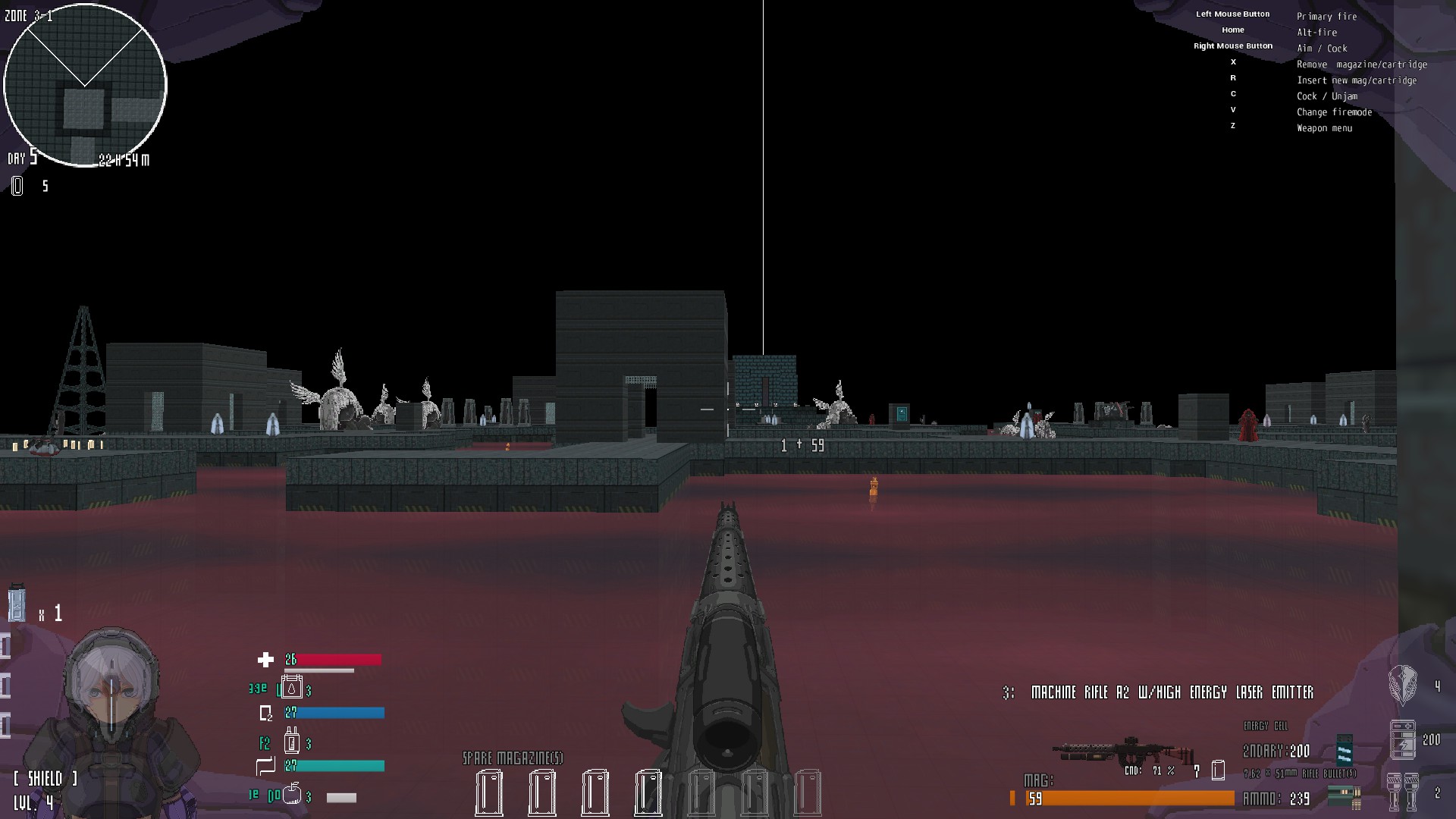
Task: Click the 2NDARY:200 counter
Action: point(1276,752)
